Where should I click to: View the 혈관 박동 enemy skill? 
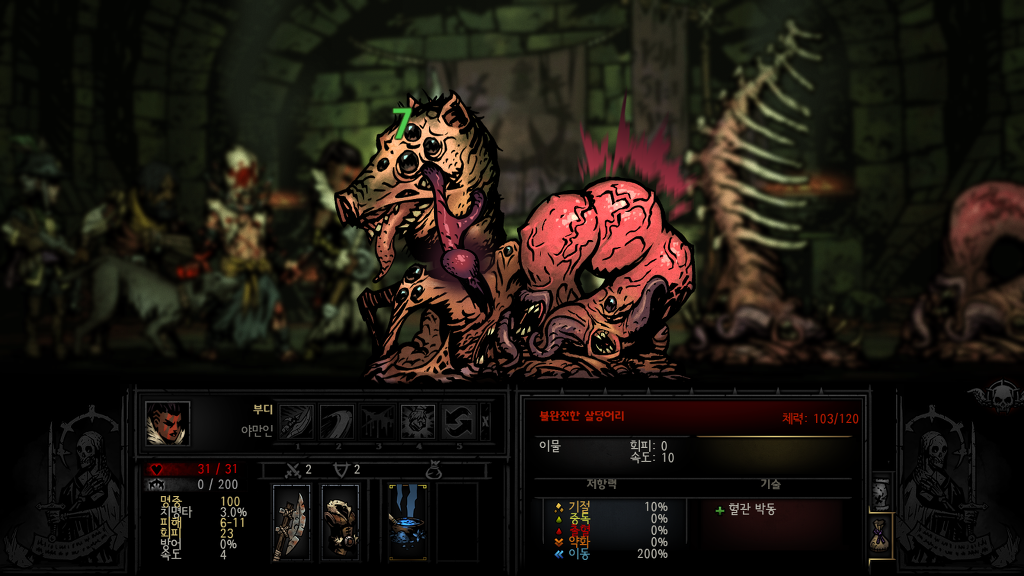(x=751, y=509)
